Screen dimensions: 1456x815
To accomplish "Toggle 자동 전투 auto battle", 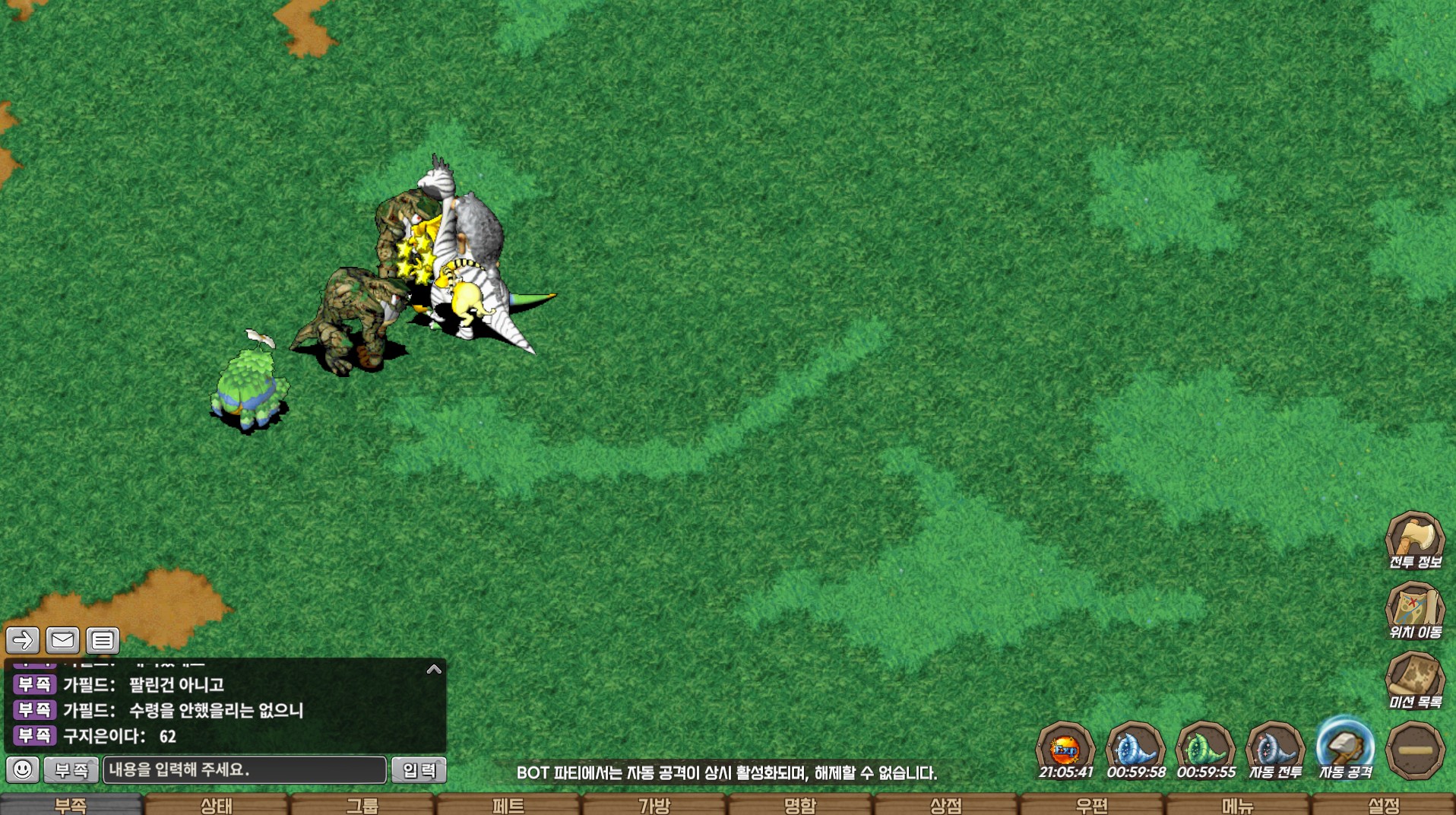I will pos(1275,750).
